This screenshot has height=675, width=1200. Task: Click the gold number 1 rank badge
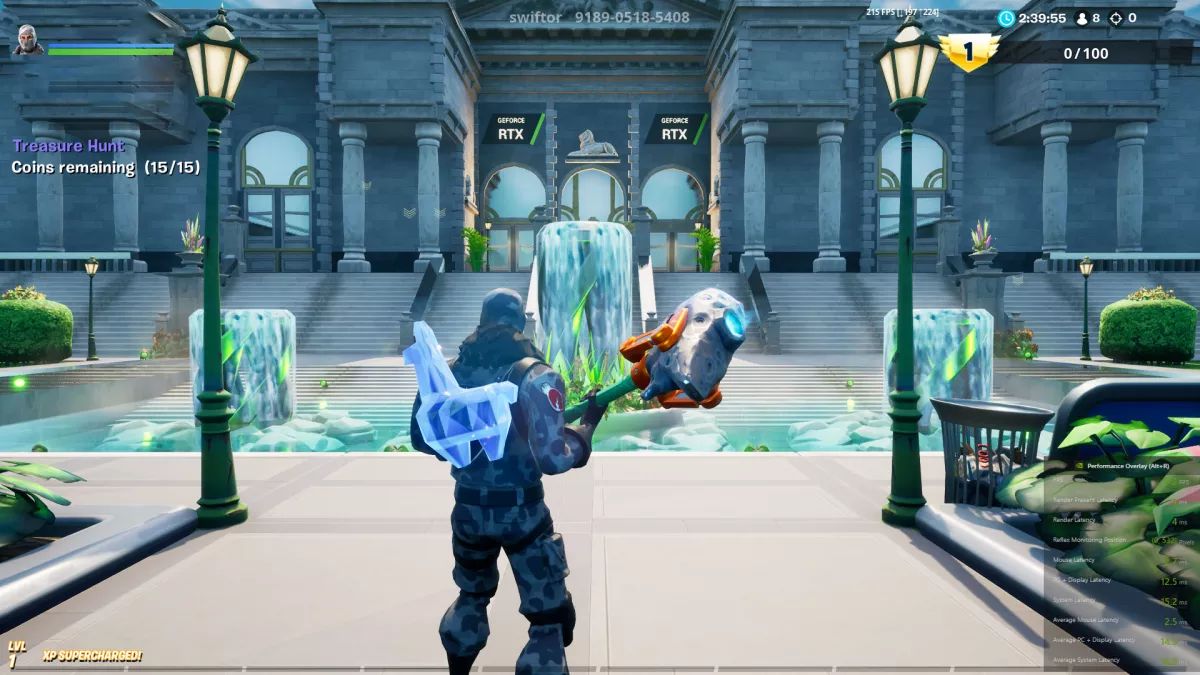pos(968,52)
